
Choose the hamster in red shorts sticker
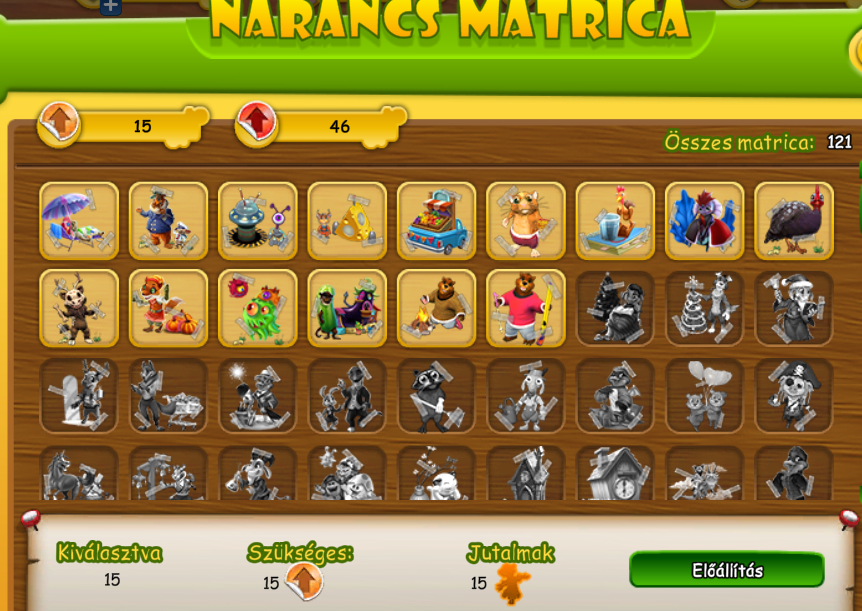[x=526, y=221]
